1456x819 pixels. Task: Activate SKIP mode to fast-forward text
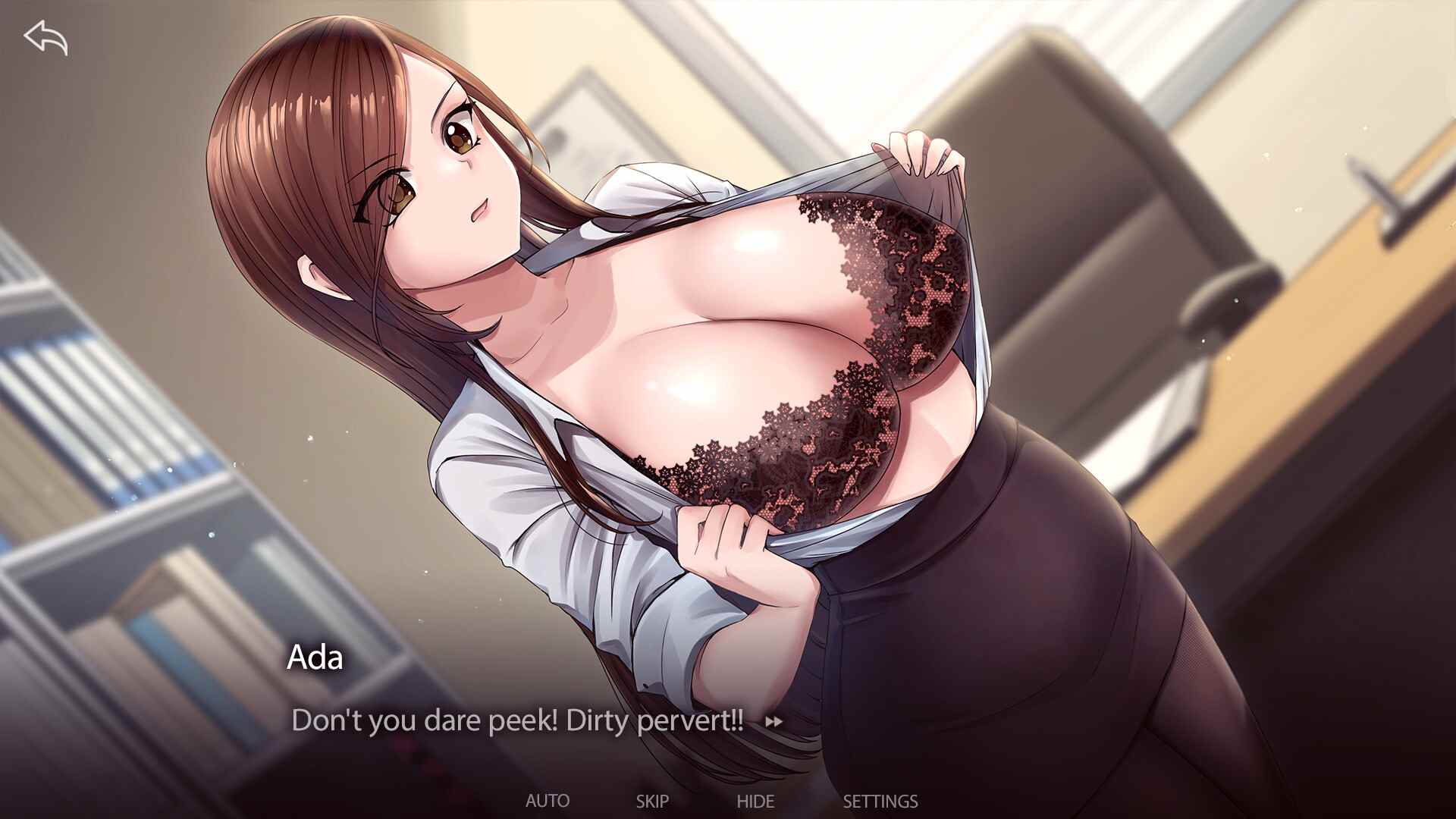[x=654, y=800]
